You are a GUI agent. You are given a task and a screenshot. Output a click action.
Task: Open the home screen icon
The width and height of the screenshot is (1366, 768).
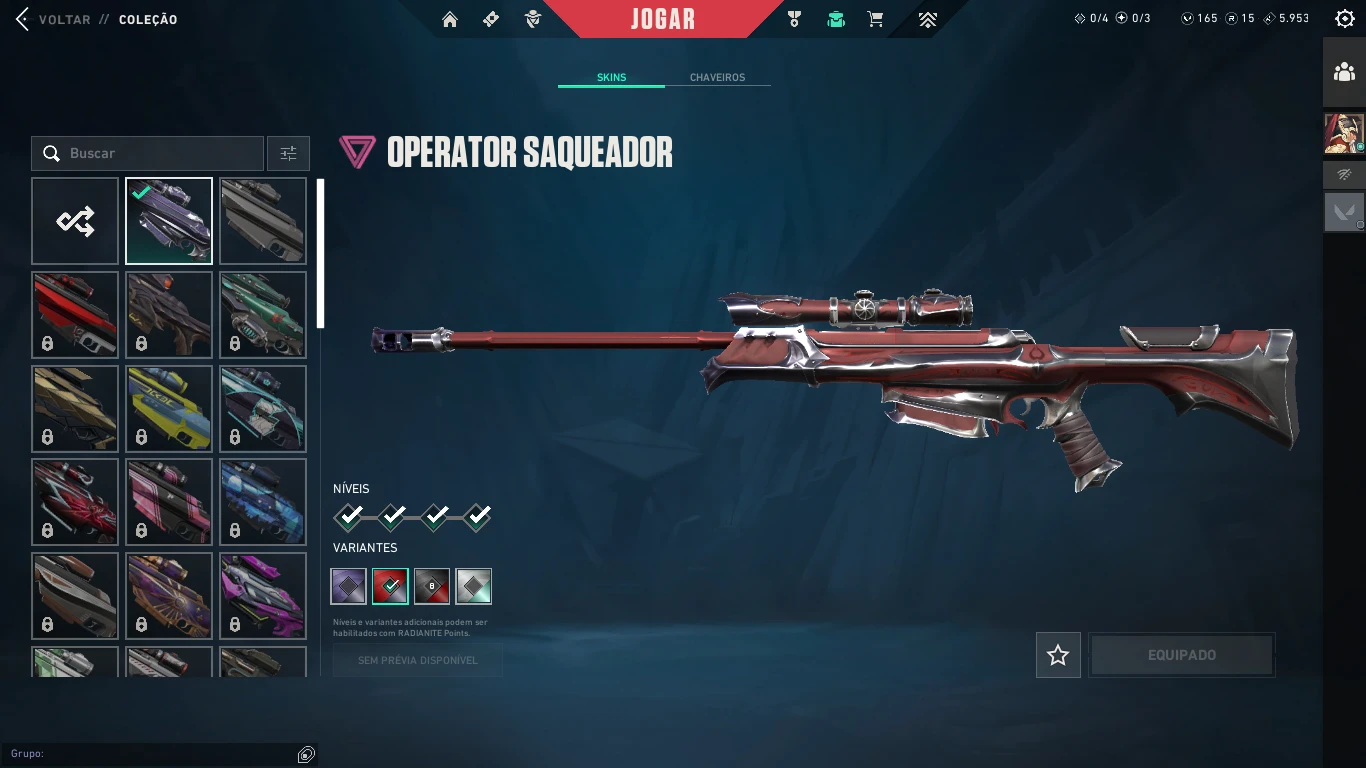(x=450, y=19)
